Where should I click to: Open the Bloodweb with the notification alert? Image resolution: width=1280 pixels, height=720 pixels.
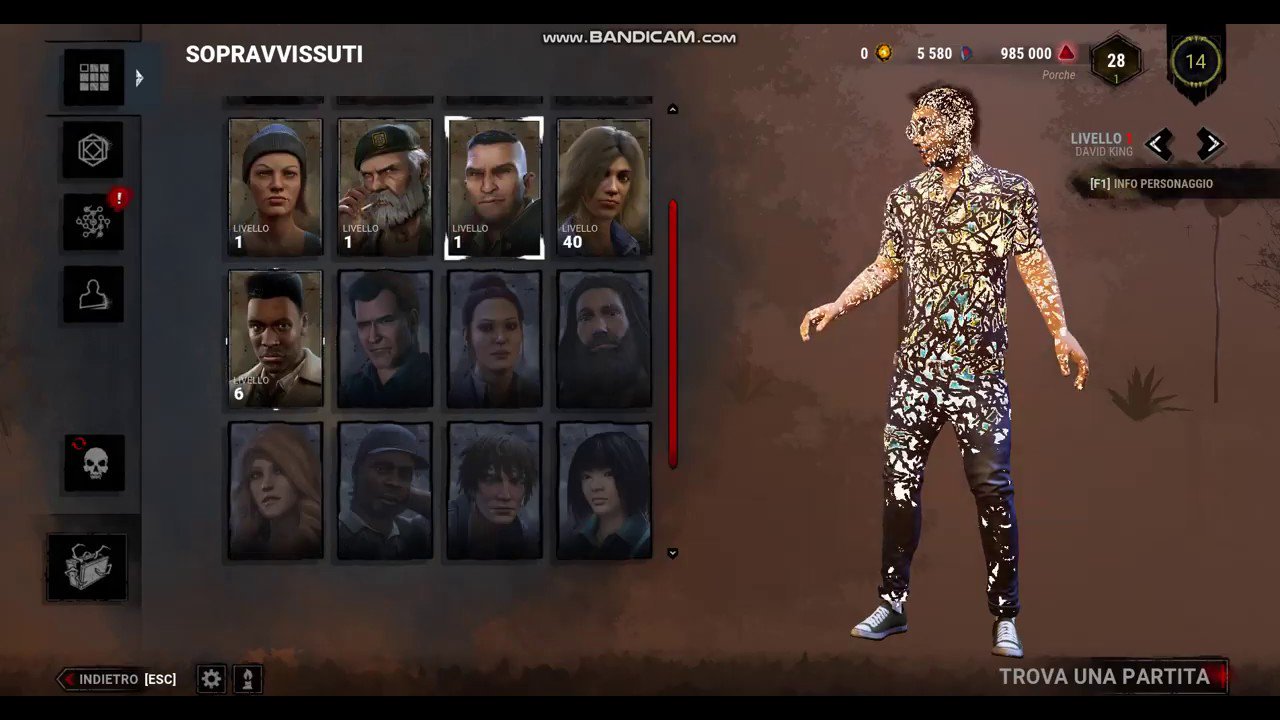coord(93,221)
